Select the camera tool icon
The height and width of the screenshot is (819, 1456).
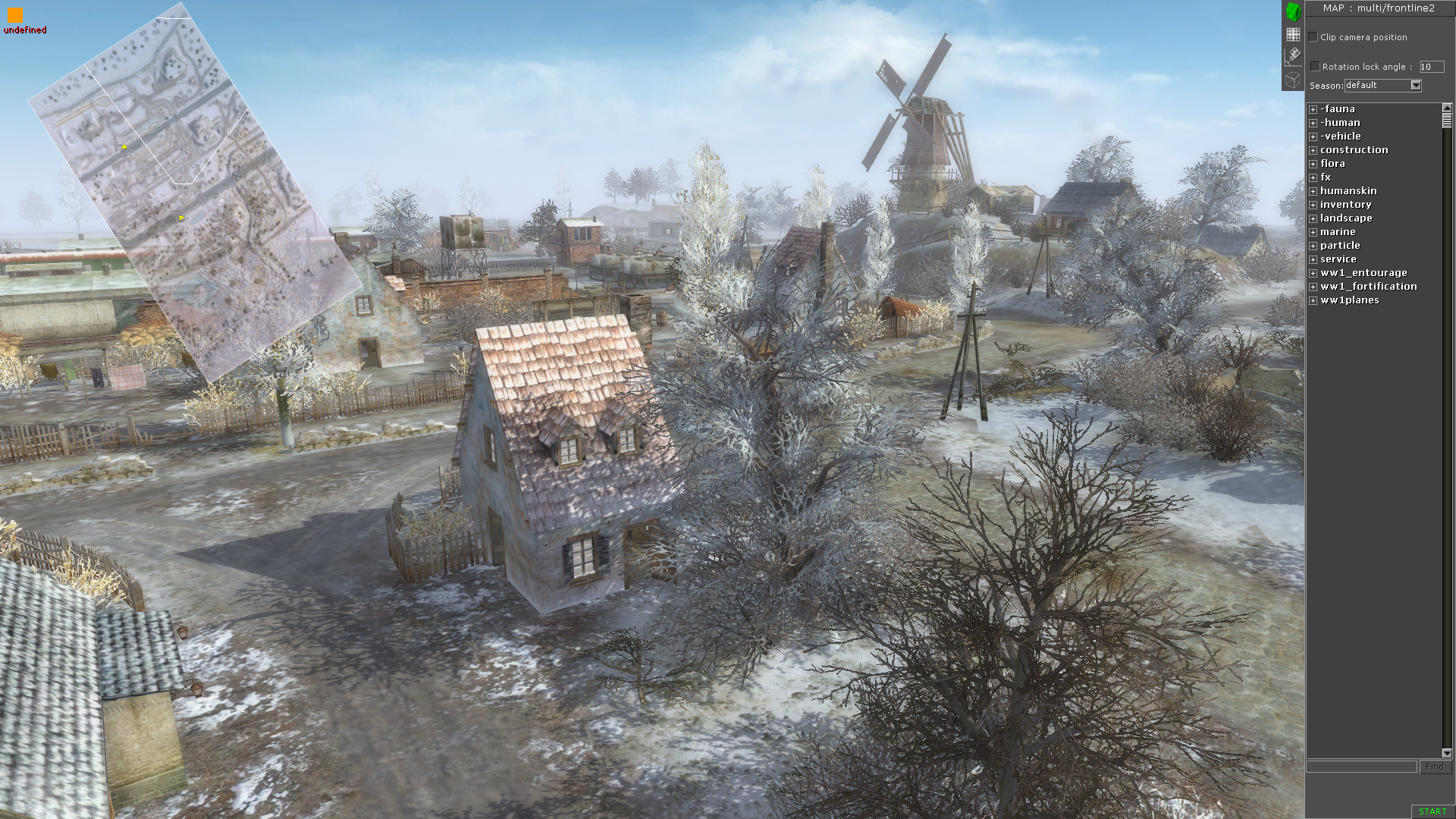1292,55
